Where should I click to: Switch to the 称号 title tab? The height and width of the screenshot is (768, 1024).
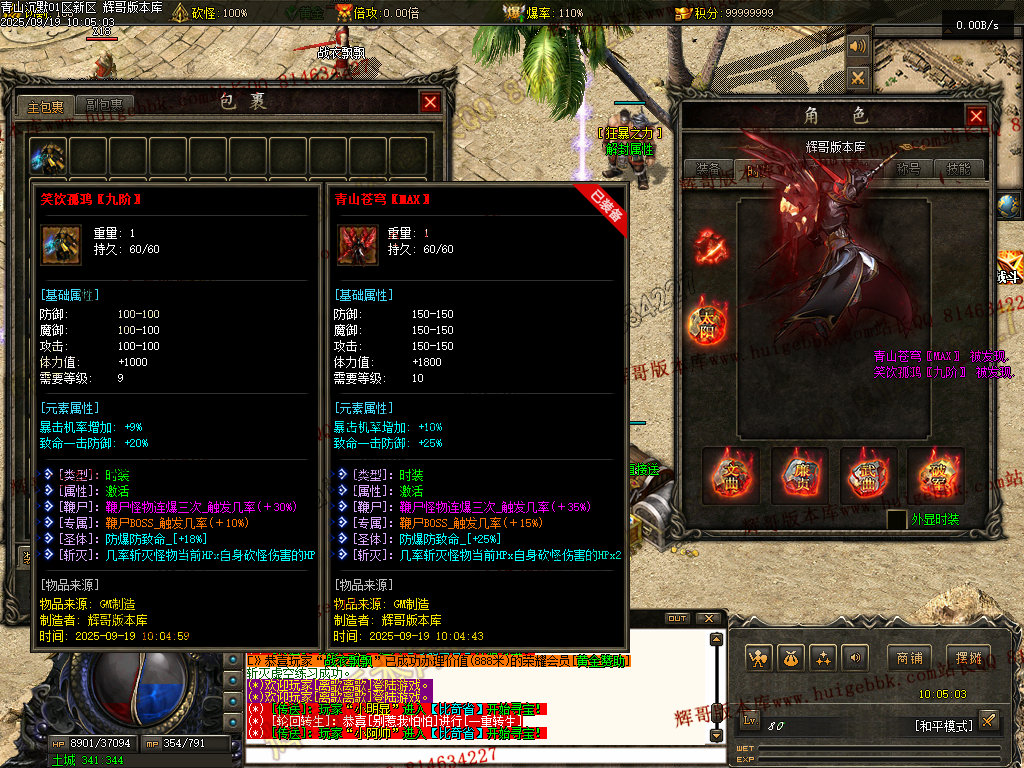coord(908,169)
